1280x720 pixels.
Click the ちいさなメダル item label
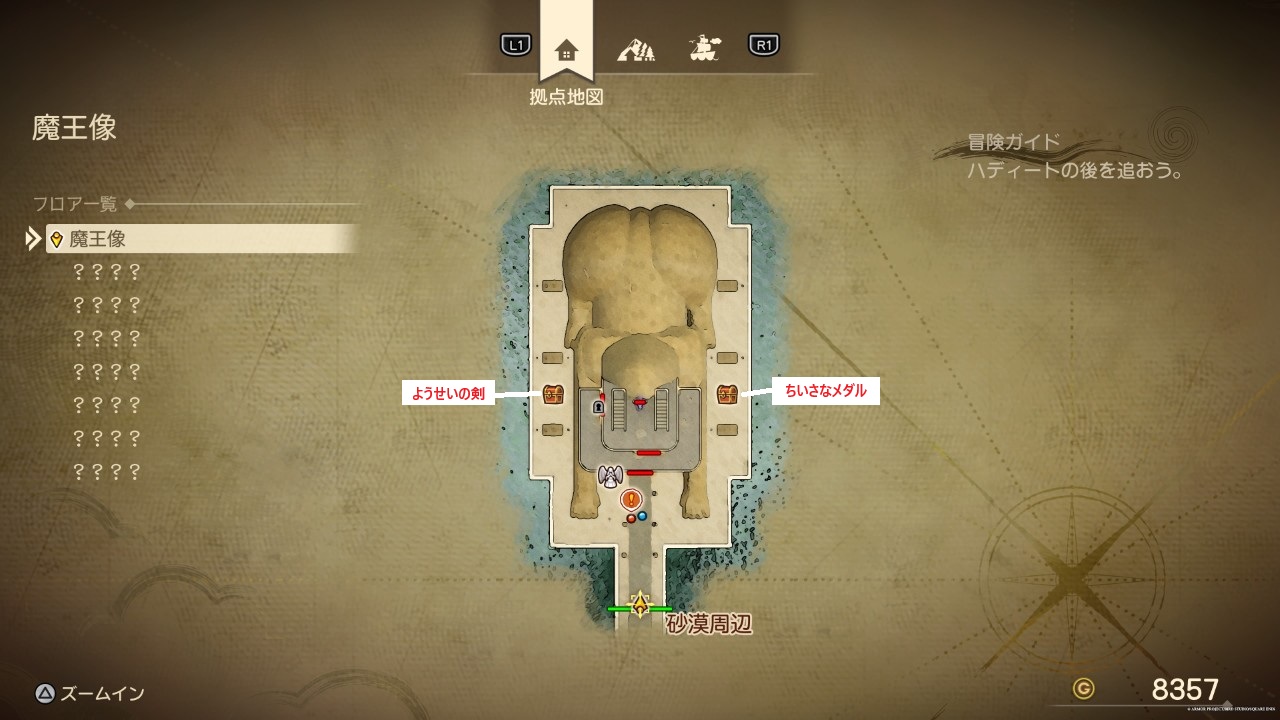point(825,391)
